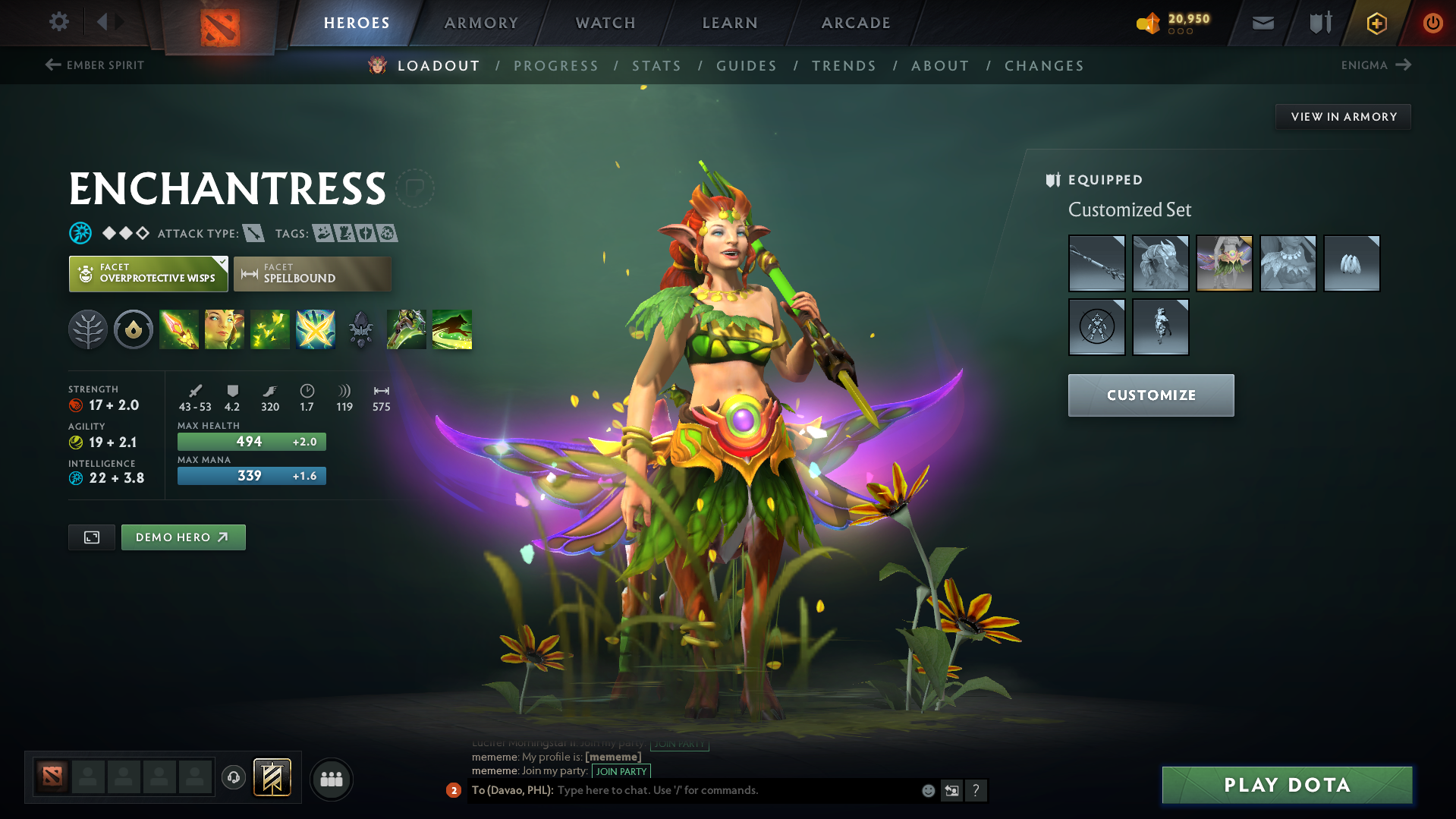1456x819 pixels.
Task: Open the Impetus ability icon
Action: (179, 329)
